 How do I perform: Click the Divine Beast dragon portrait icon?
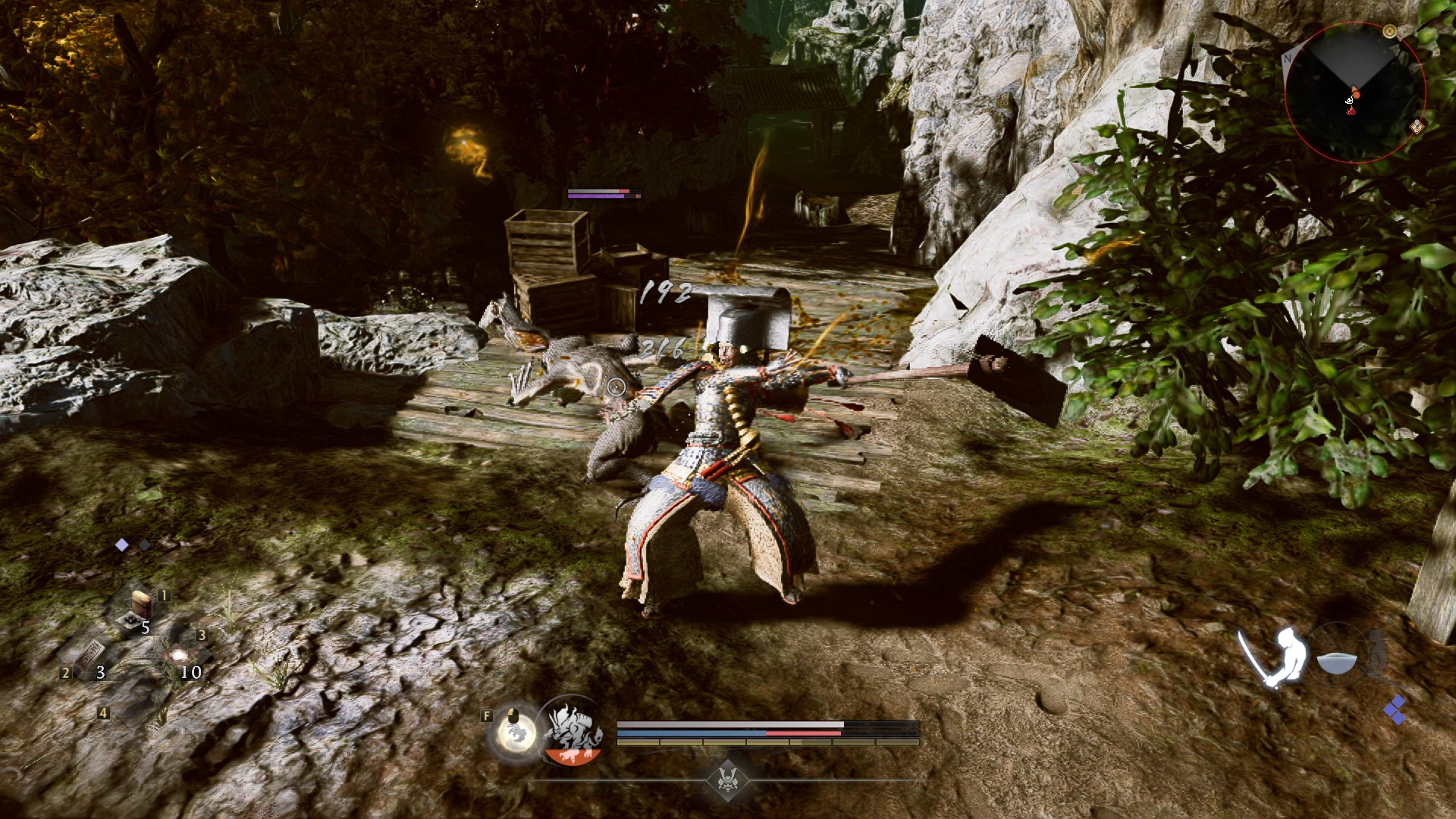(573, 730)
